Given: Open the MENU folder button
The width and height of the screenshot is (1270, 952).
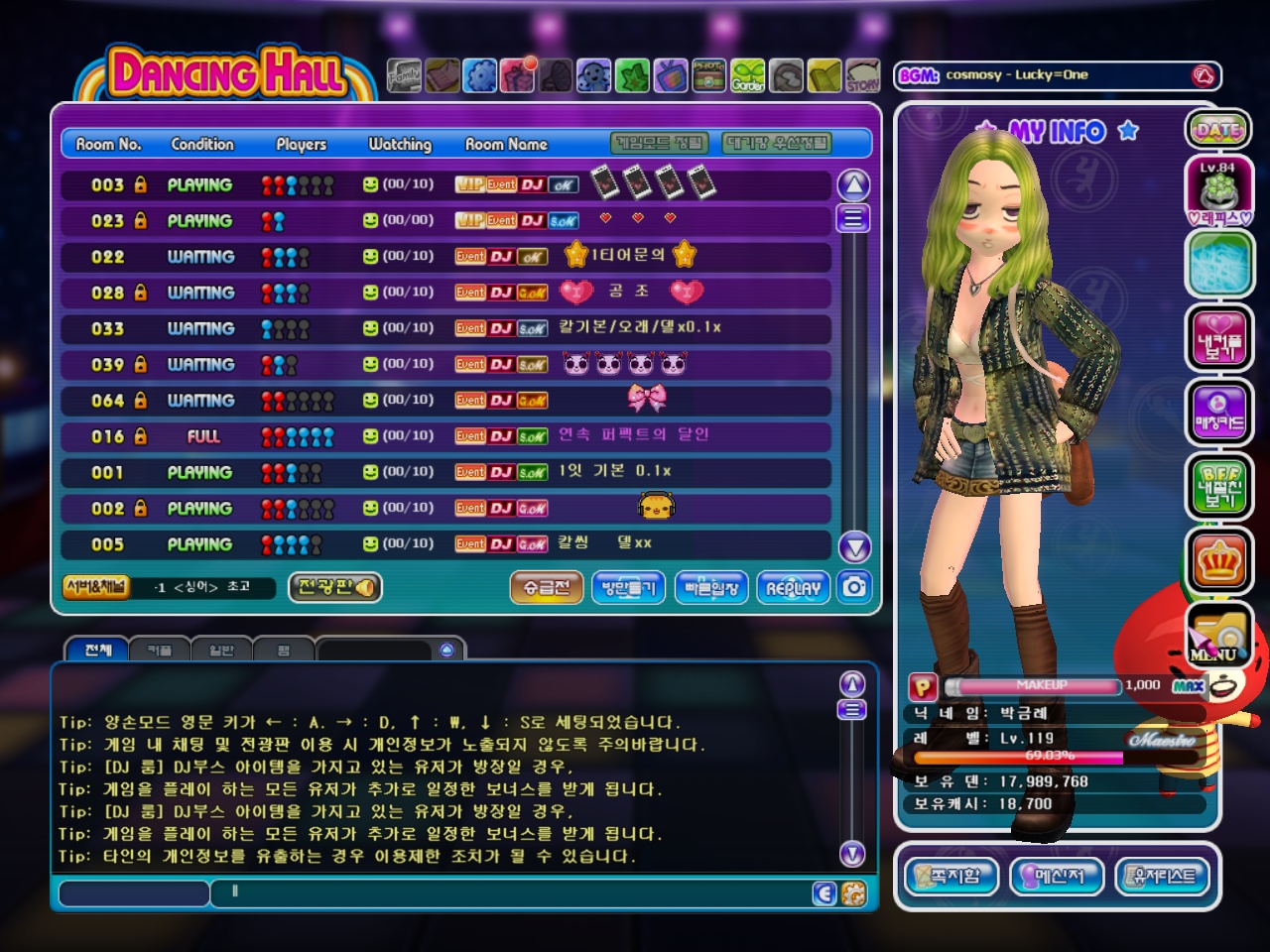Looking at the screenshot, I should 1218,637.
